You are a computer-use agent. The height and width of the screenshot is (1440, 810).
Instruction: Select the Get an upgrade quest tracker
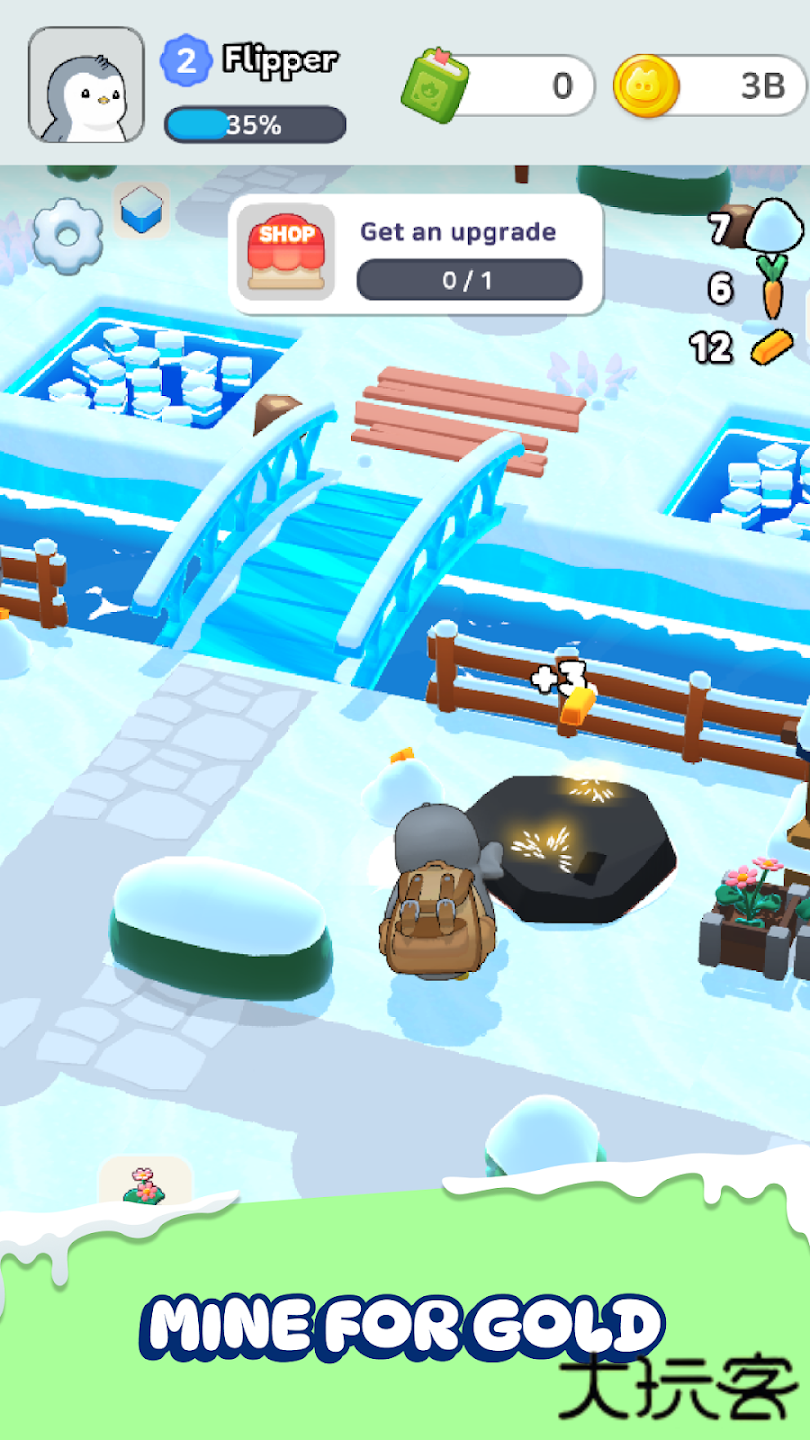tap(469, 256)
